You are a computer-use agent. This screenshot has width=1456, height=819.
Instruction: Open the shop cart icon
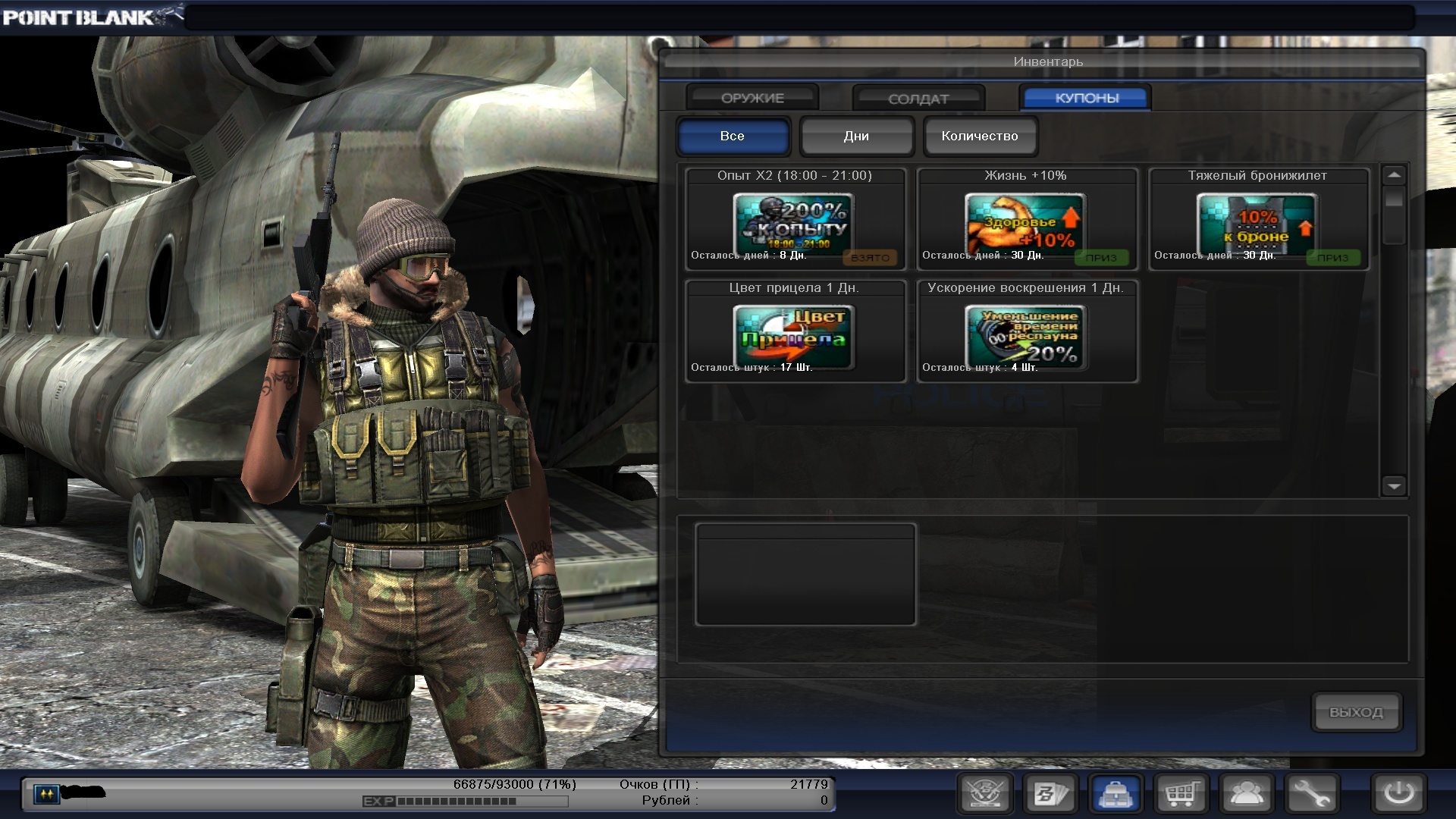1181,794
